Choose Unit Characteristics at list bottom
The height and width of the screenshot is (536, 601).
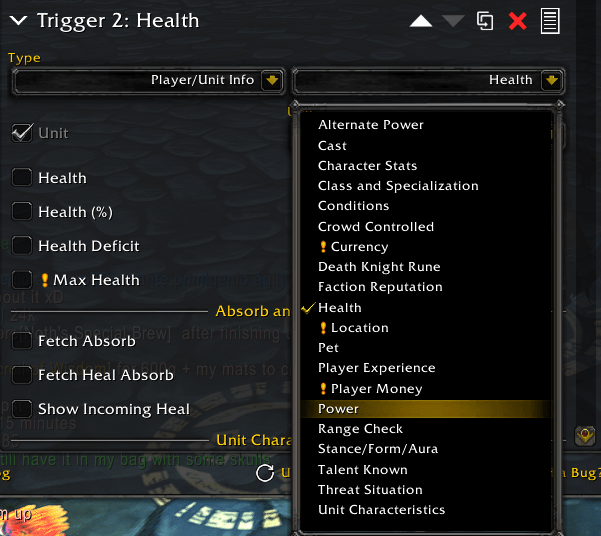(x=381, y=510)
